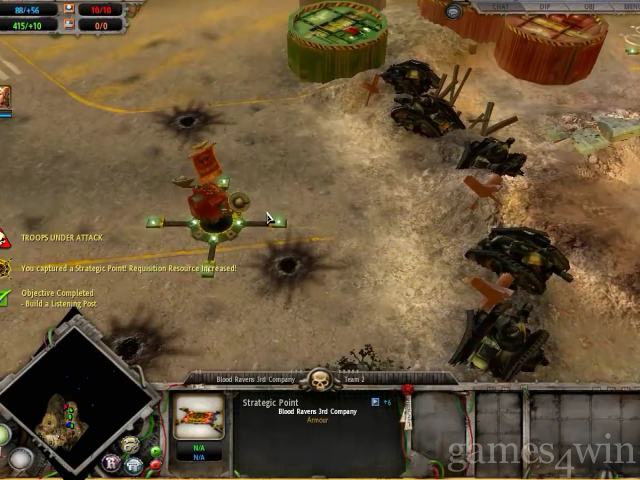The width and height of the screenshot is (640, 480).
Task: Click the strategic point captured event icon
Action: [x=6, y=268]
